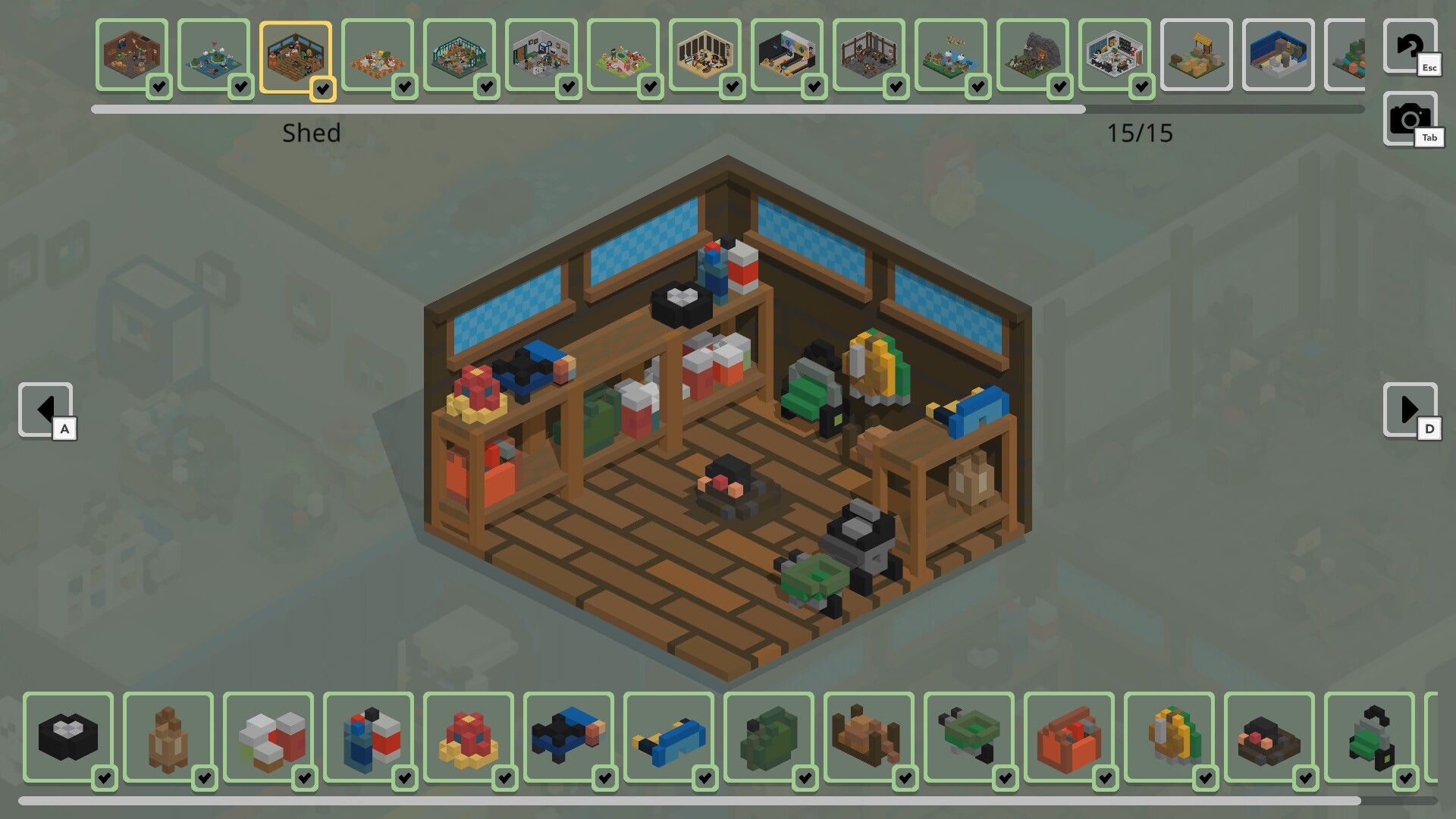The image size is (1456, 819).
Task: Choose the green wheelbarrow item
Action: pyautogui.click(x=969, y=736)
